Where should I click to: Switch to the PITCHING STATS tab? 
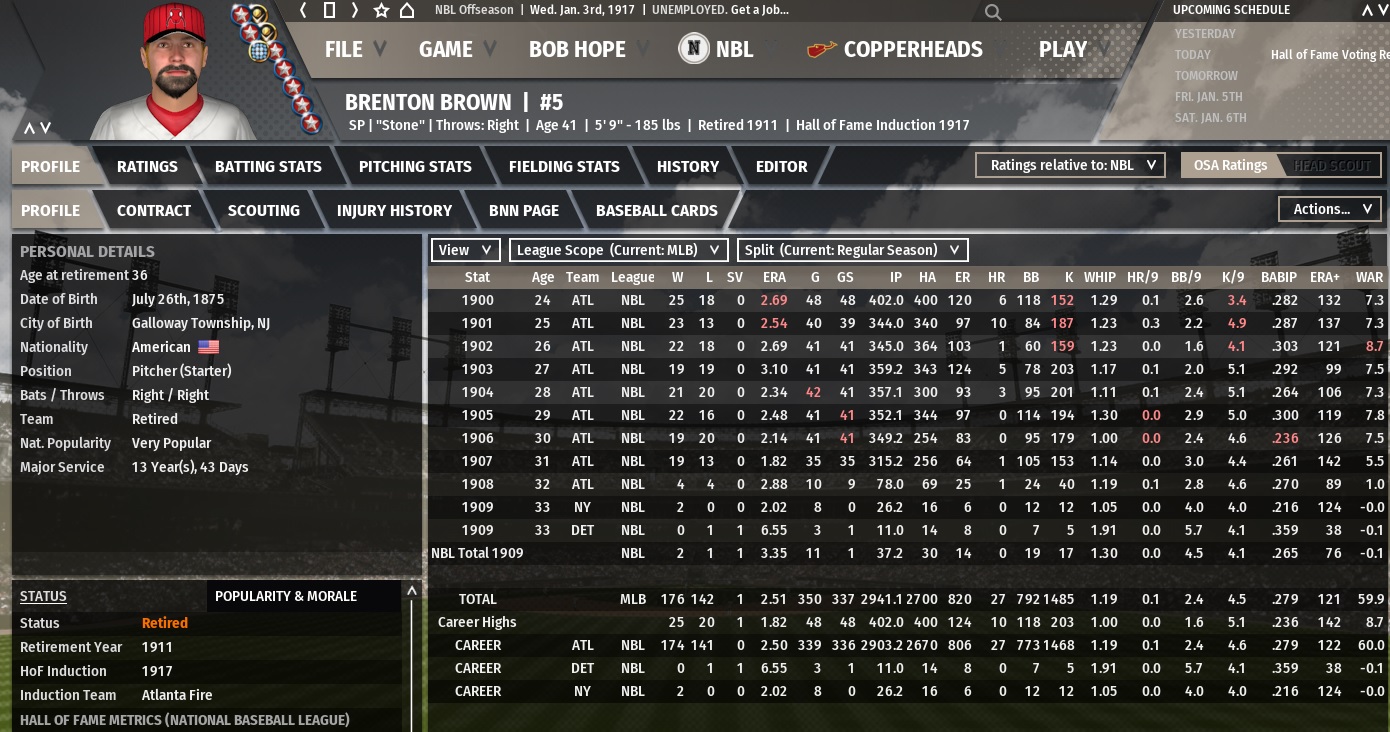(415, 167)
